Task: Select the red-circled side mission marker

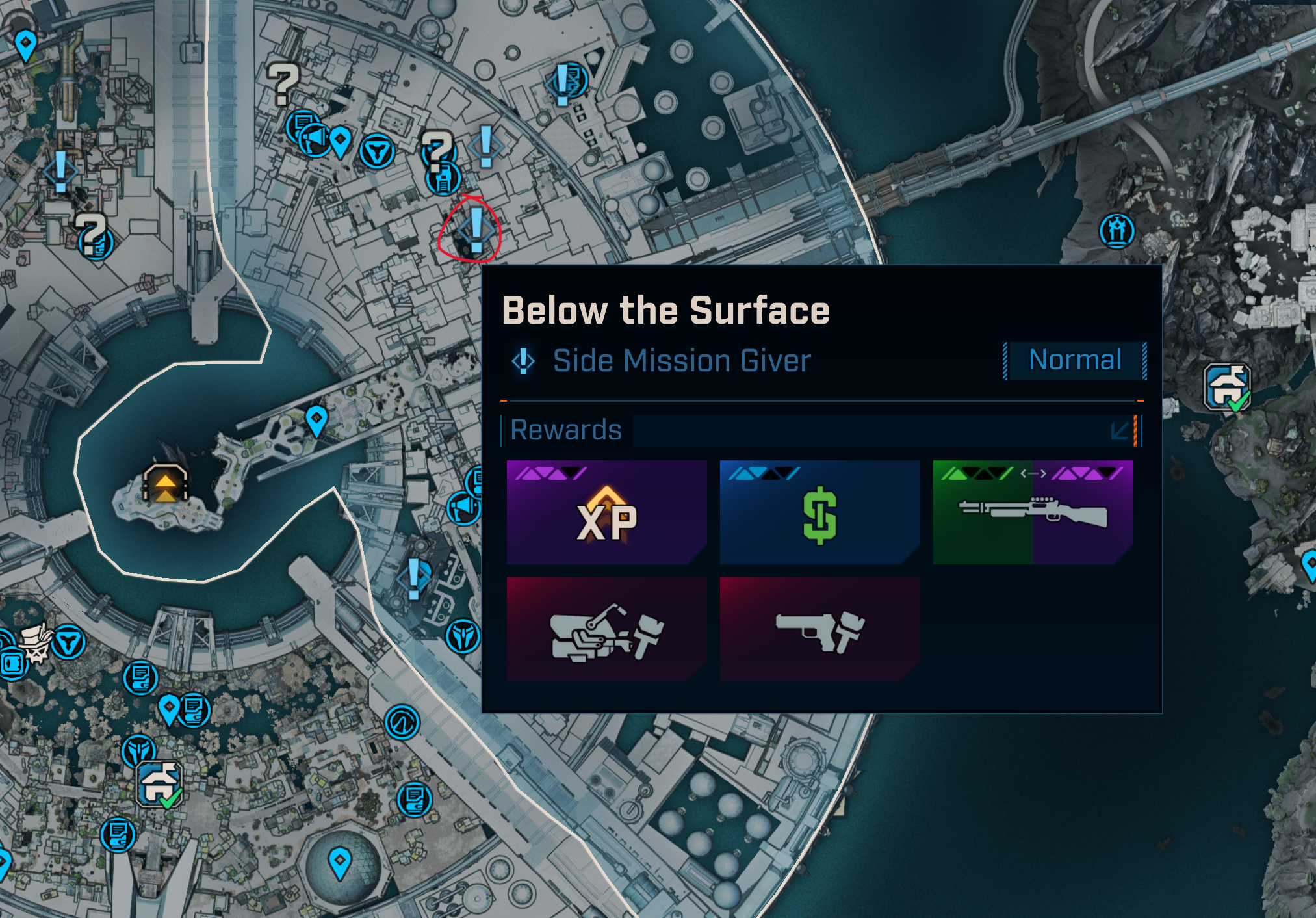Action: click(476, 229)
